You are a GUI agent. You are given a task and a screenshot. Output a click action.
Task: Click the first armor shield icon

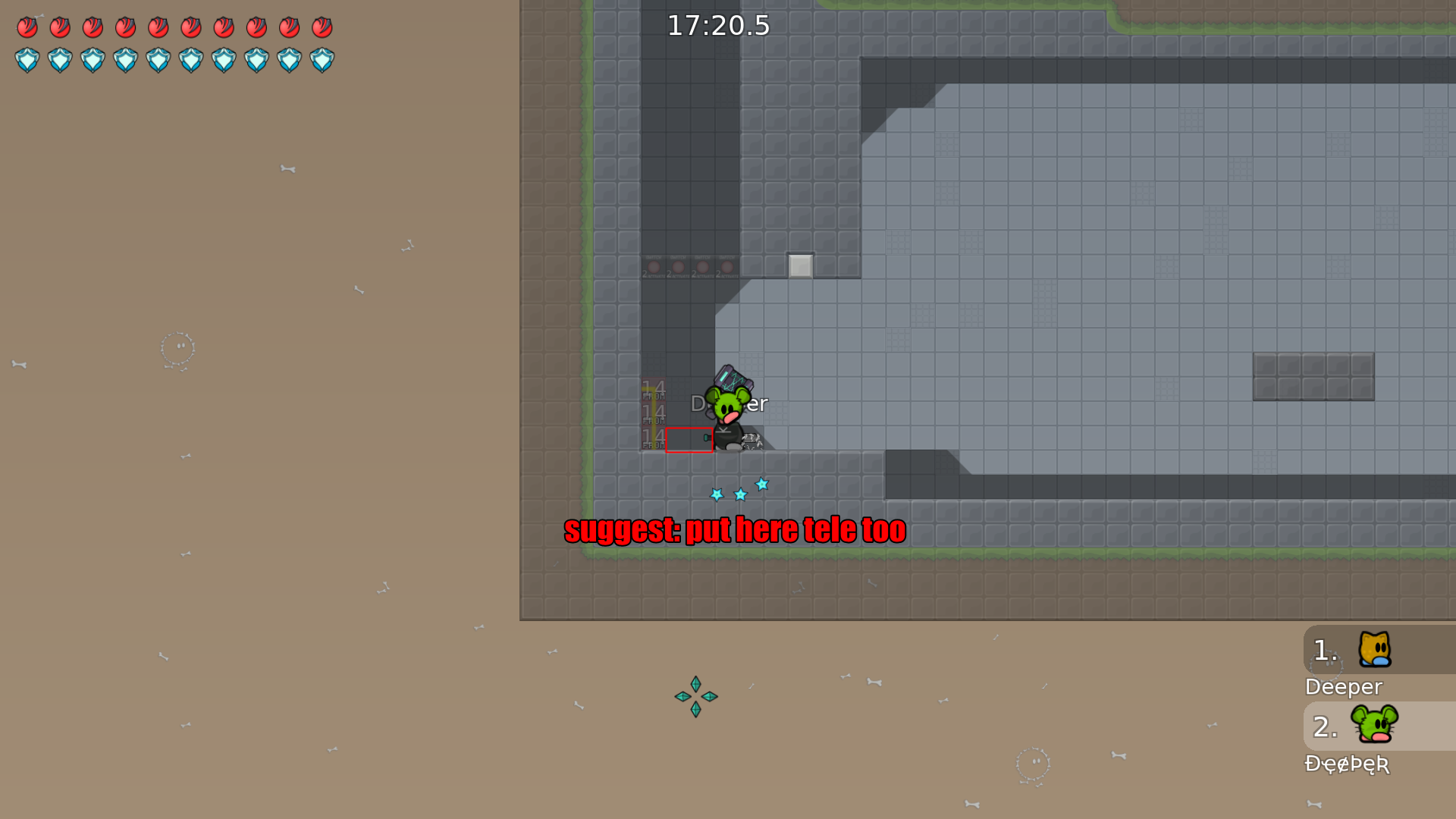(x=27, y=60)
